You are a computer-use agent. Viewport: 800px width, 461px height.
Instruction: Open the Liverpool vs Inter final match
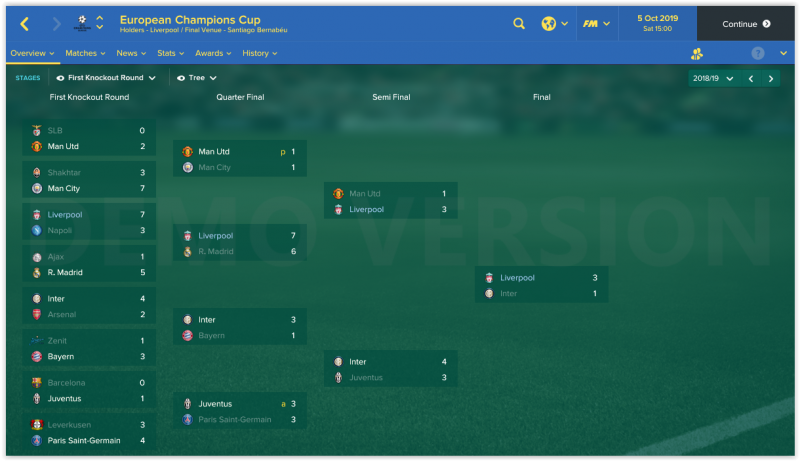[541, 285]
